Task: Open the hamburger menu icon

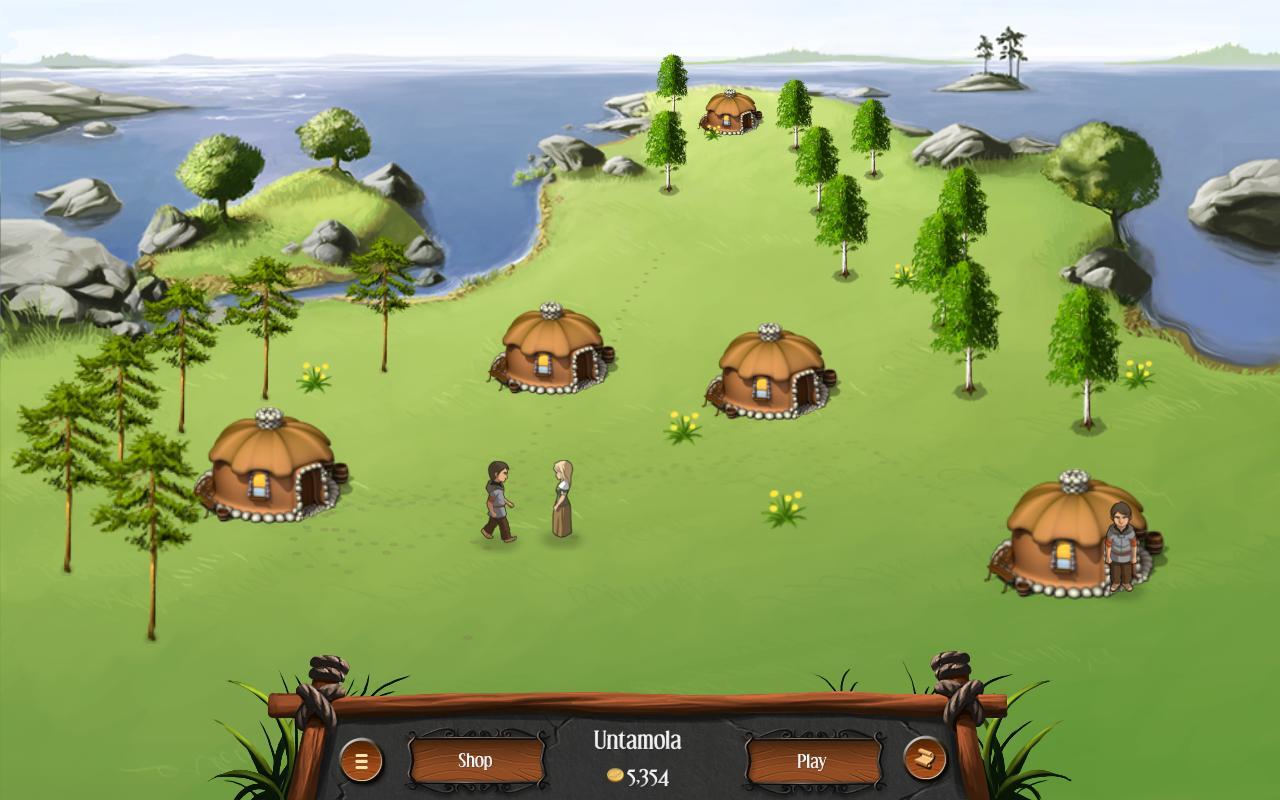Action: [x=360, y=760]
